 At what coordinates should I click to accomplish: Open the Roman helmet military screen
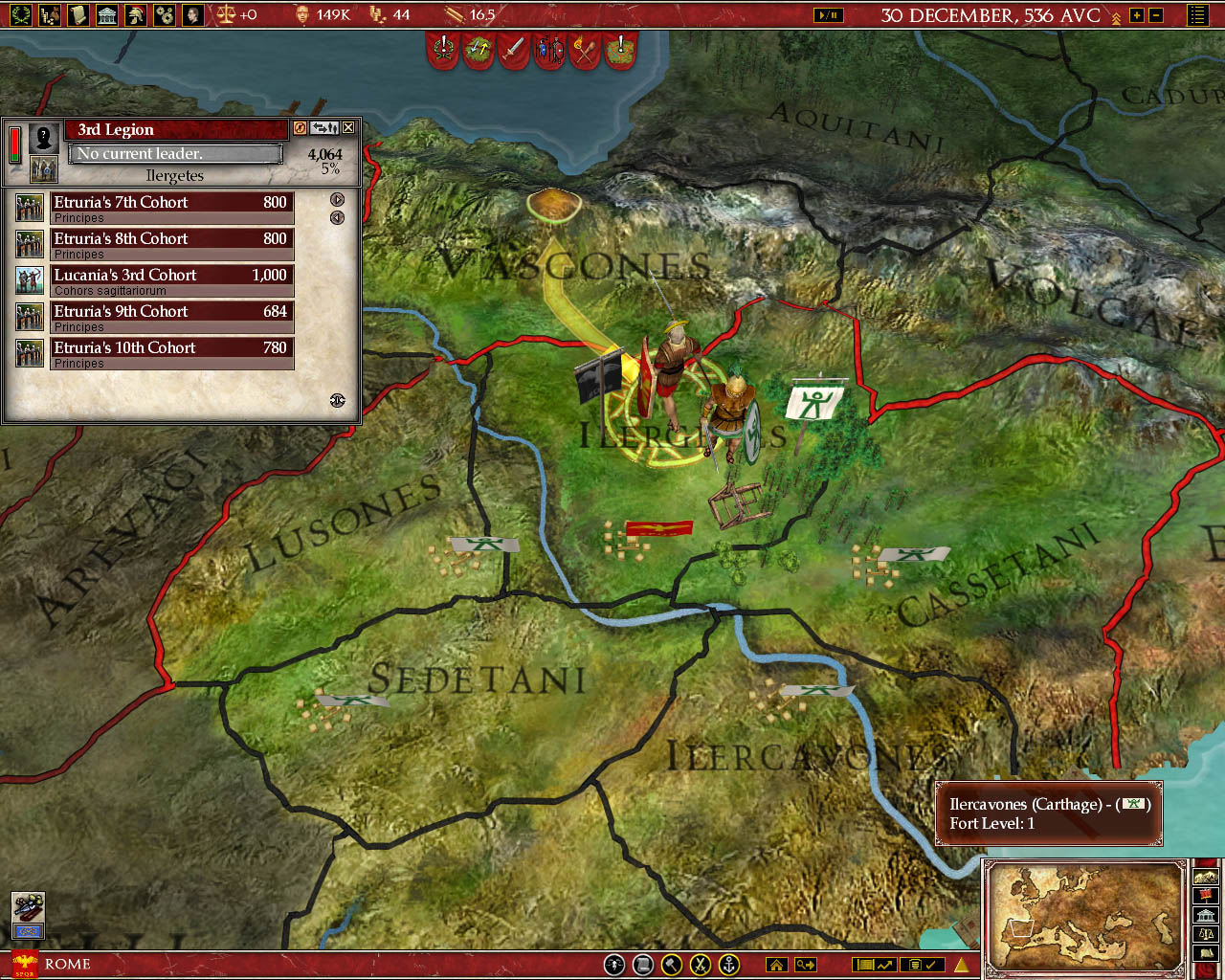136,14
